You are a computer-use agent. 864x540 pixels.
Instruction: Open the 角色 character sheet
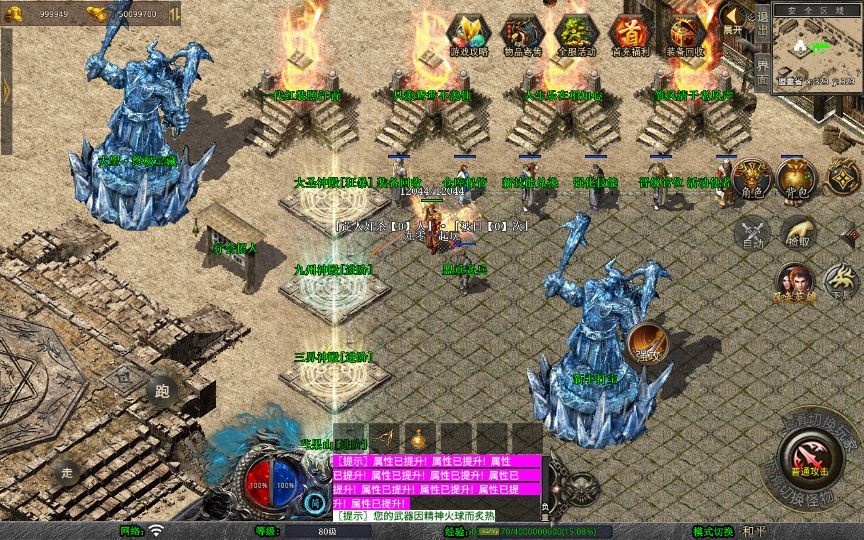pyautogui.click(x=751, y=178)
